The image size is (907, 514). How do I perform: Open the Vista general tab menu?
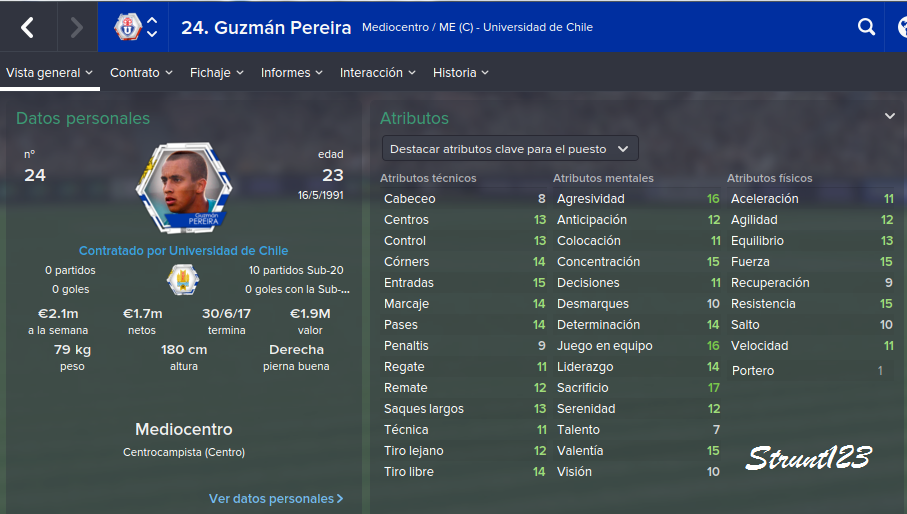pos(50,73)
